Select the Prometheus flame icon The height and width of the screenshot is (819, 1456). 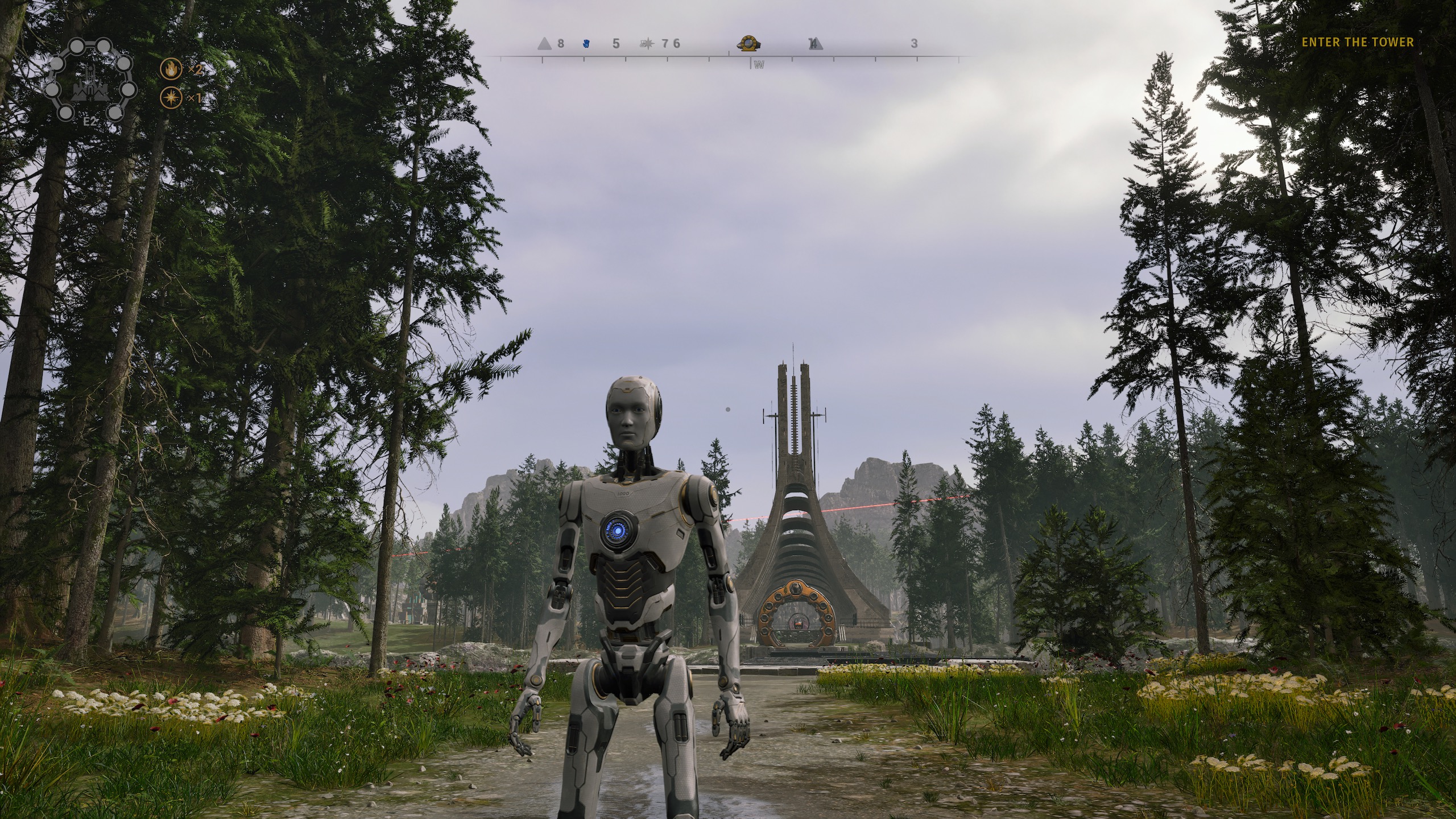pyautogui.click(x=170, y=69)
